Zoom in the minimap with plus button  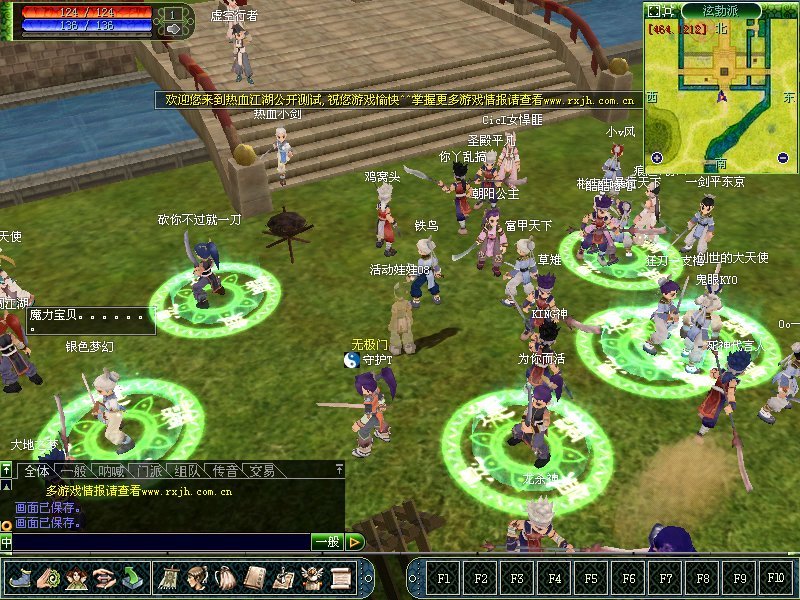(x=657, y=157)
